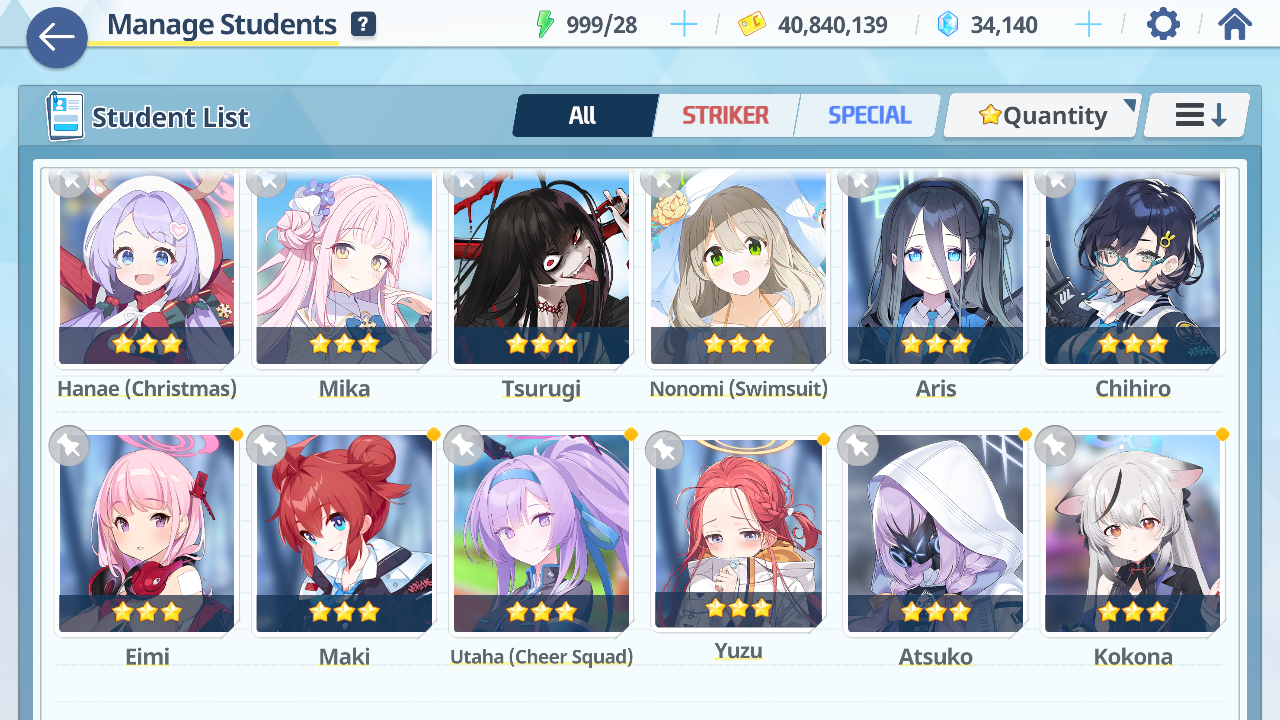Pick the Aris student card
The width and height of the screenshot is (1280, 720).
pyautogui.click(x=935, y=268)
